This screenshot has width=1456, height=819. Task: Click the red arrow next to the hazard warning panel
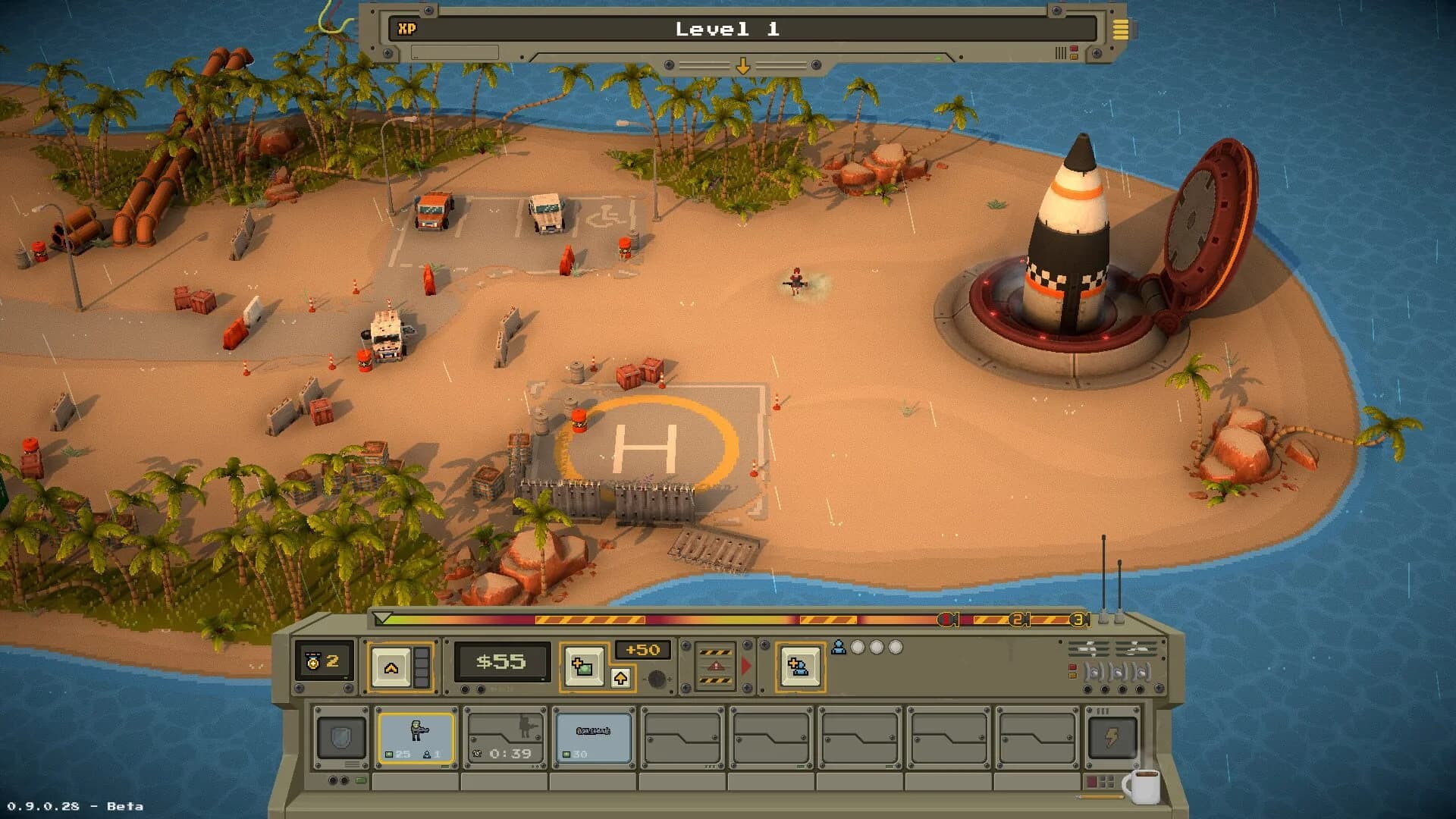[748, 664]
